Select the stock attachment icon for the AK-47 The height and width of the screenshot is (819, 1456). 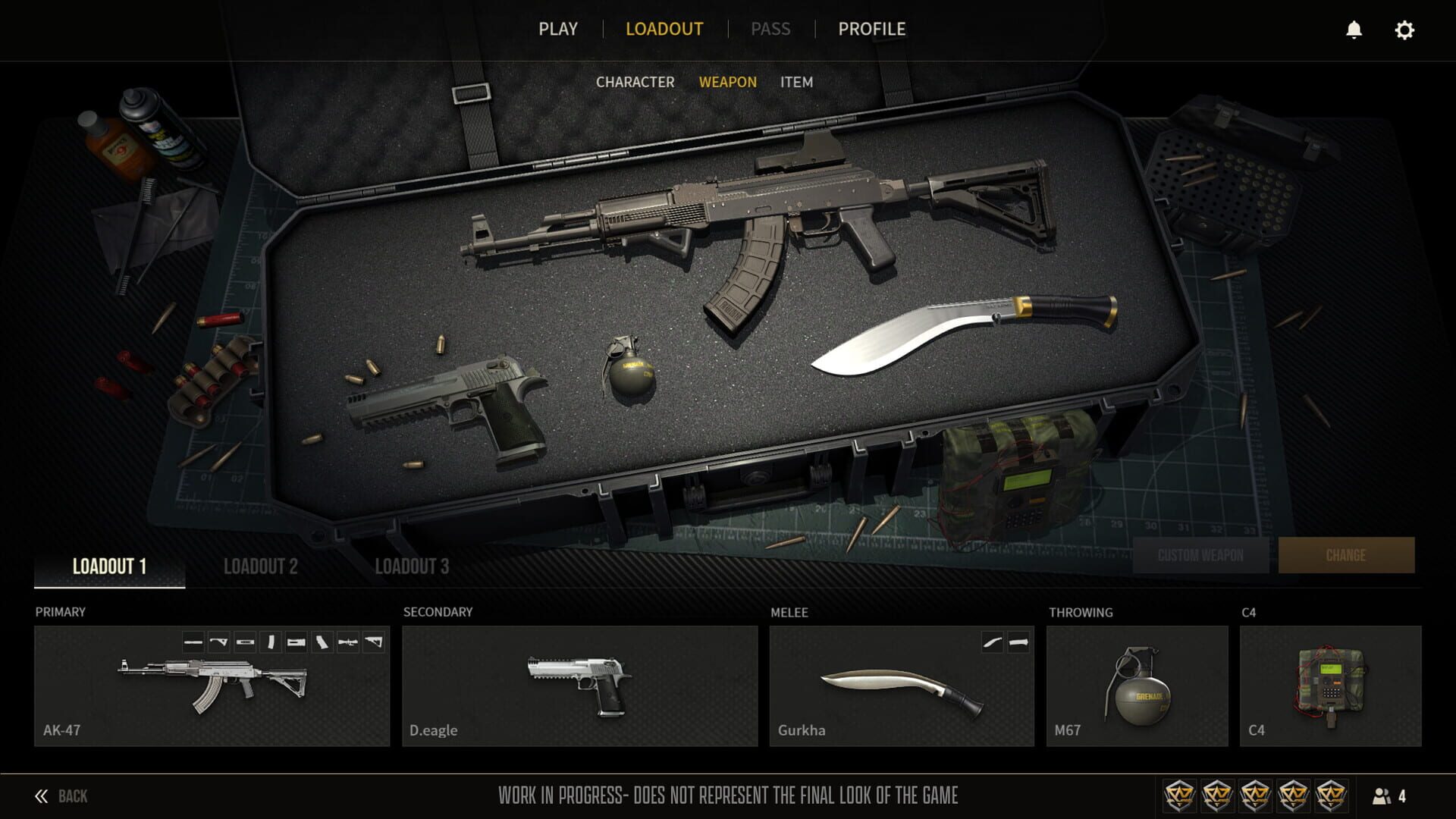click(x=374, y=643)
